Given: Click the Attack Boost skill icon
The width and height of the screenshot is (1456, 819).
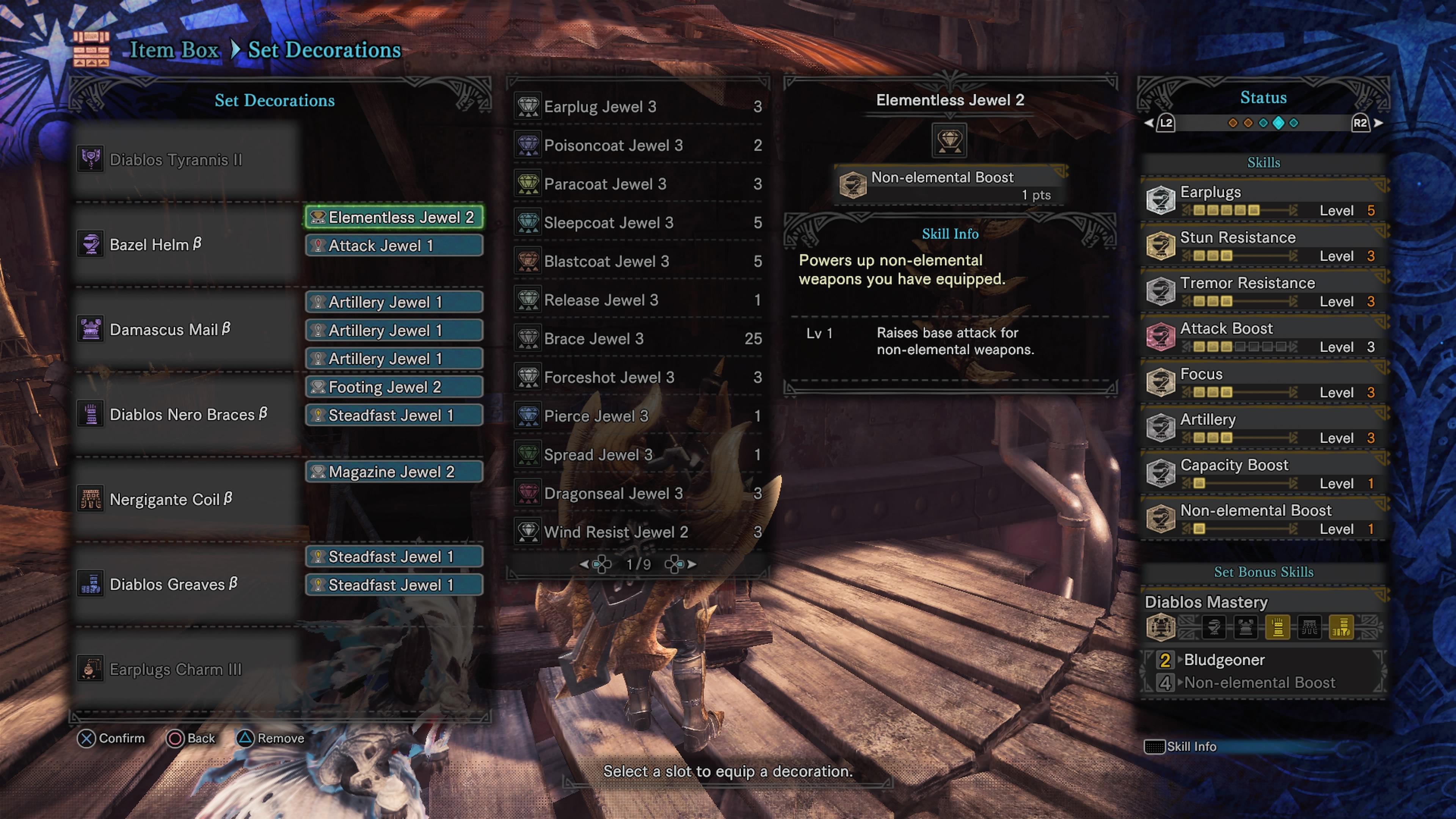Looking at the screenshot, I should (x=1160, y=336).
